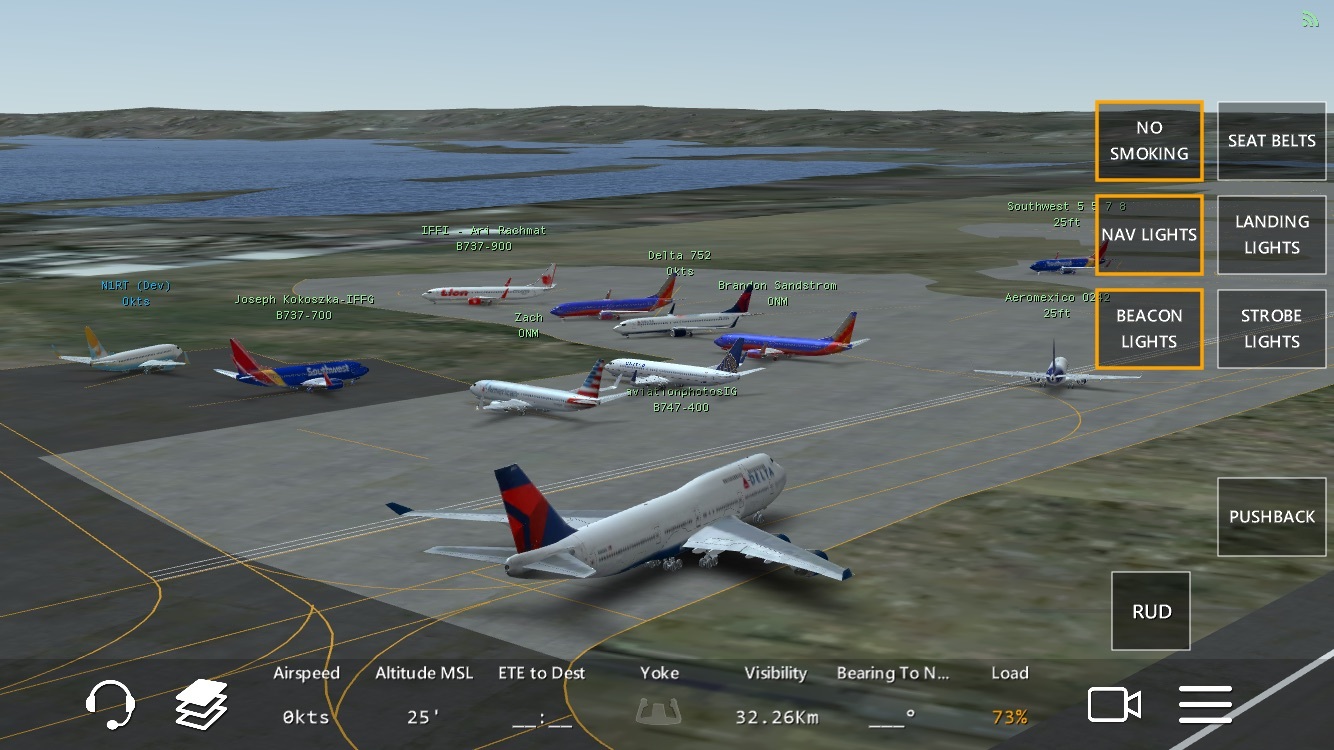Select the Yoke status indicator
This screenshot has height=750, width=1334.
pyautogui.click(x=660, y=696)
